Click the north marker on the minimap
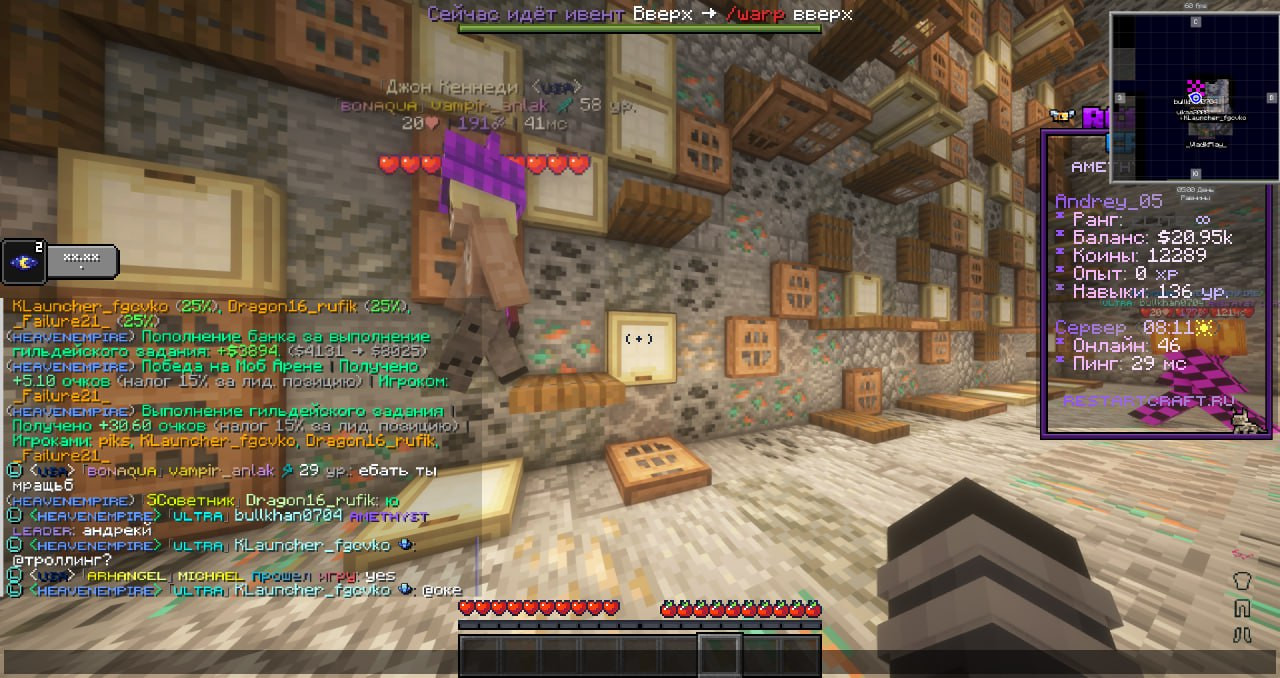The image size is (1280, 678). pos(1195,22)
